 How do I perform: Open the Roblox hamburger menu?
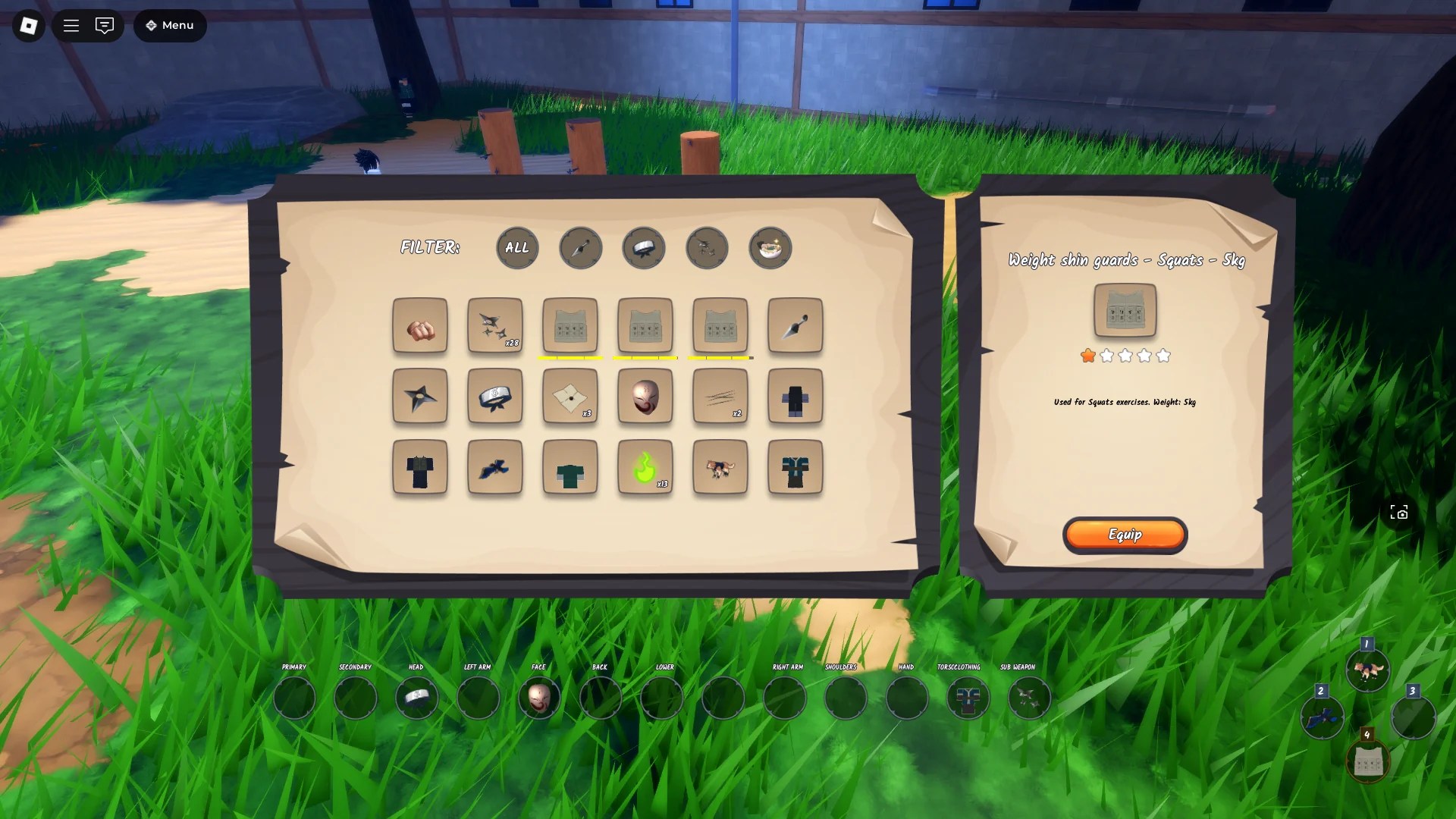(71, 25)
